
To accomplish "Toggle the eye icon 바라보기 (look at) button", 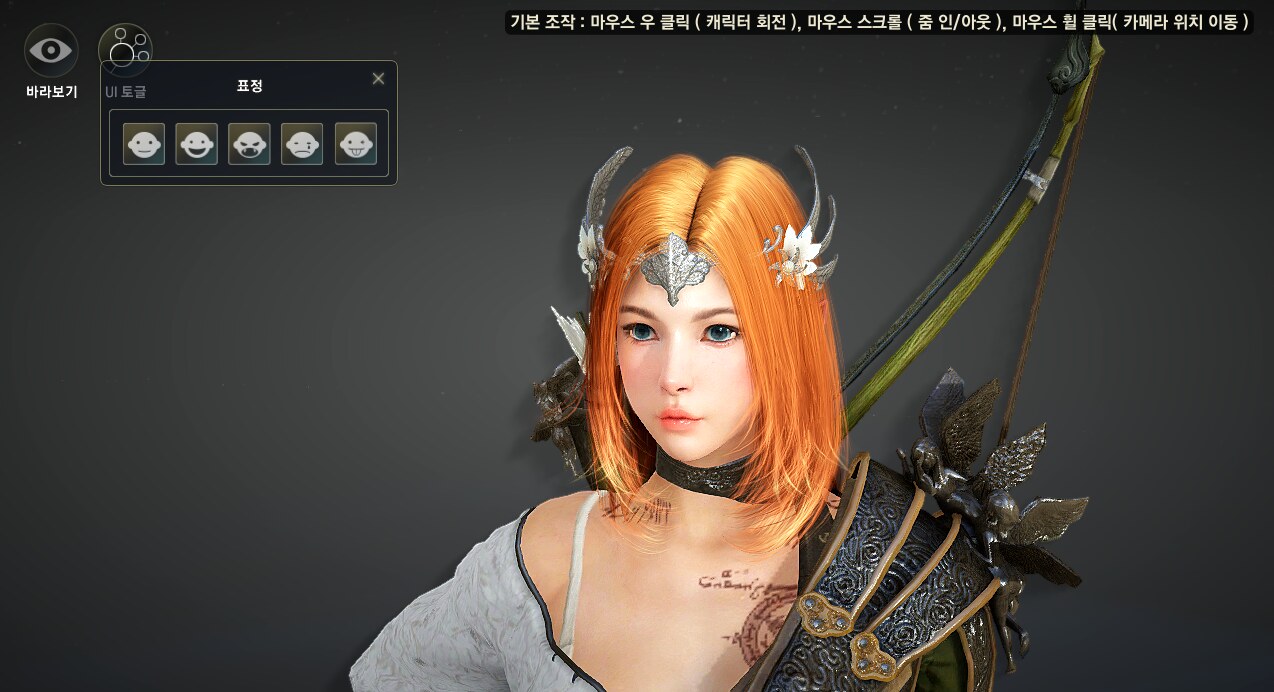I will coord(51,50).
